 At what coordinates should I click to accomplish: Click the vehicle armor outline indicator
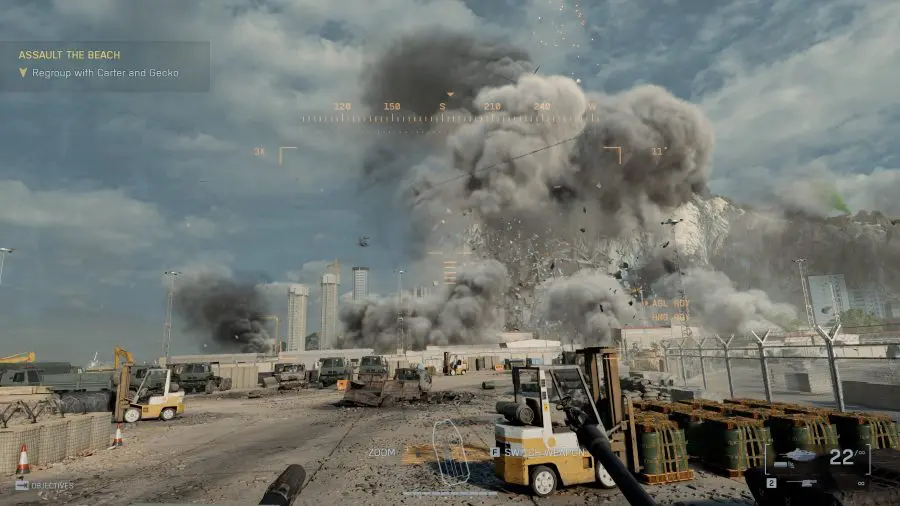click(449, 451)
